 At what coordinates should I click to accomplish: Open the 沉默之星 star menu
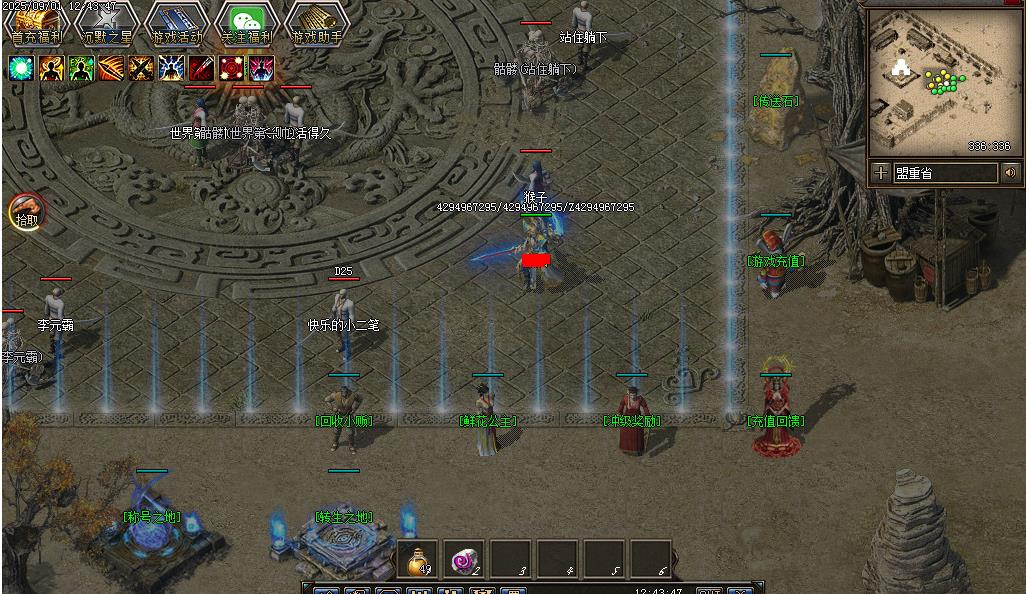[108, 23]
